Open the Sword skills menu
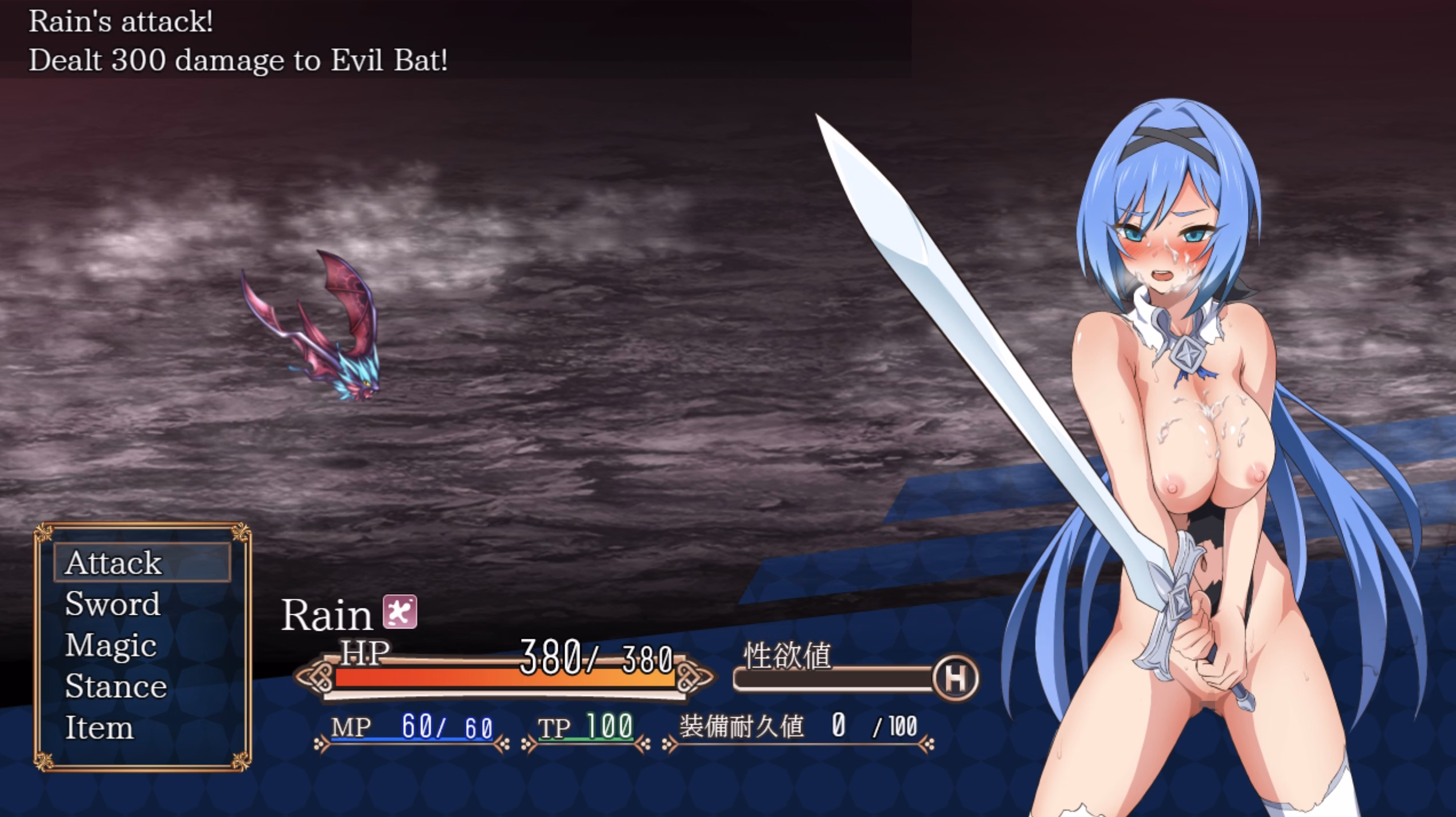1456x817 pixels. pyautogui.click(x=113, y=604)
